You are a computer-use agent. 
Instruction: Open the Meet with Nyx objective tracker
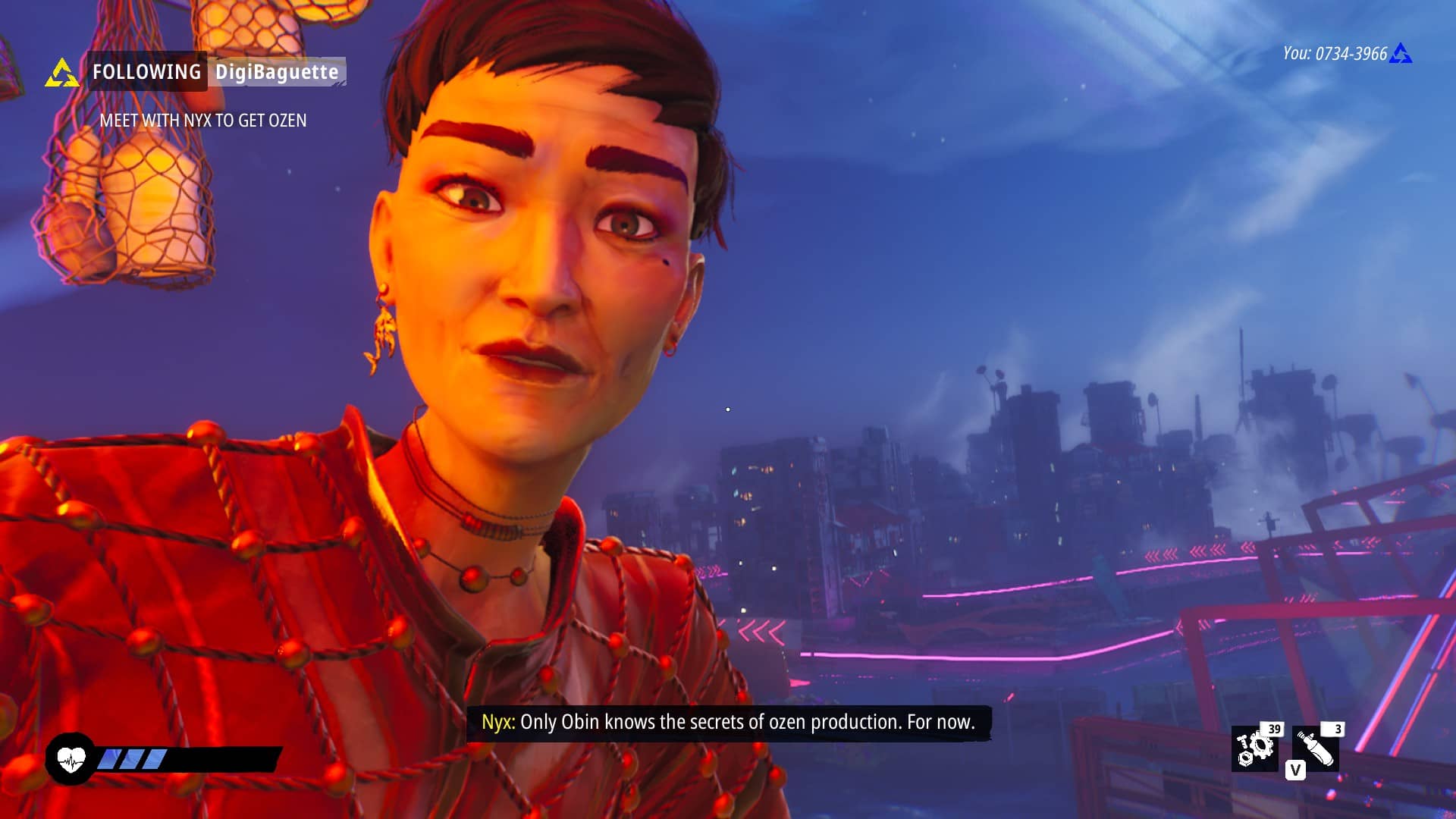click(x=203, y=121)
